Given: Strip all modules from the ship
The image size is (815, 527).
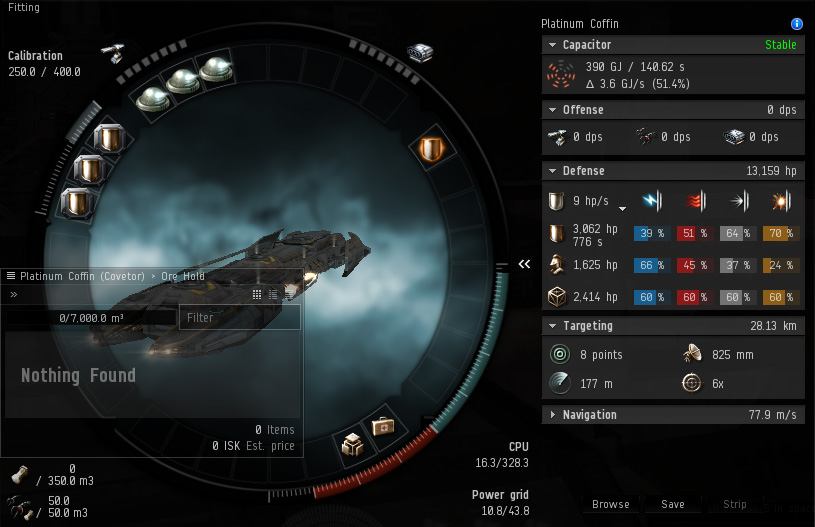Looking at the screenshot, I should 735,504.
